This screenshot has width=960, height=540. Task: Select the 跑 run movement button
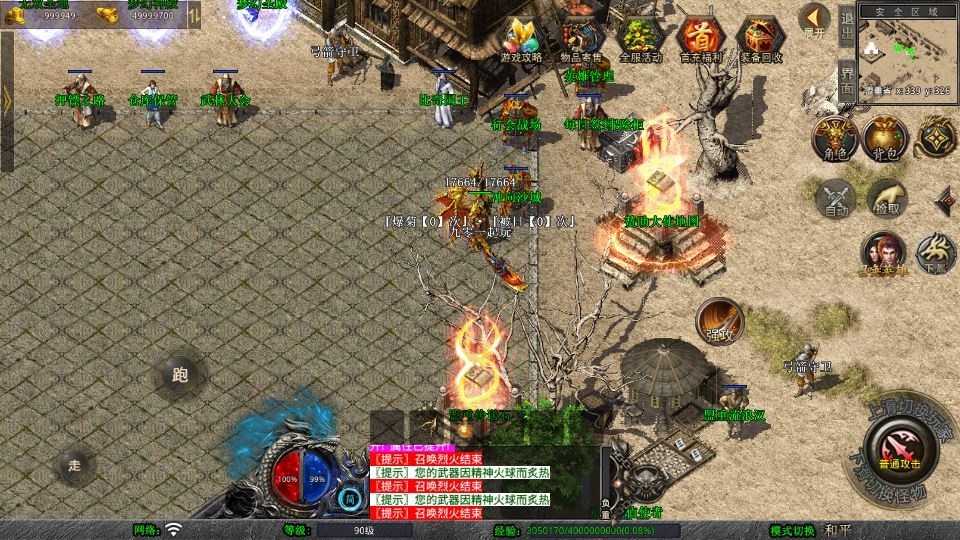point(180,377)
